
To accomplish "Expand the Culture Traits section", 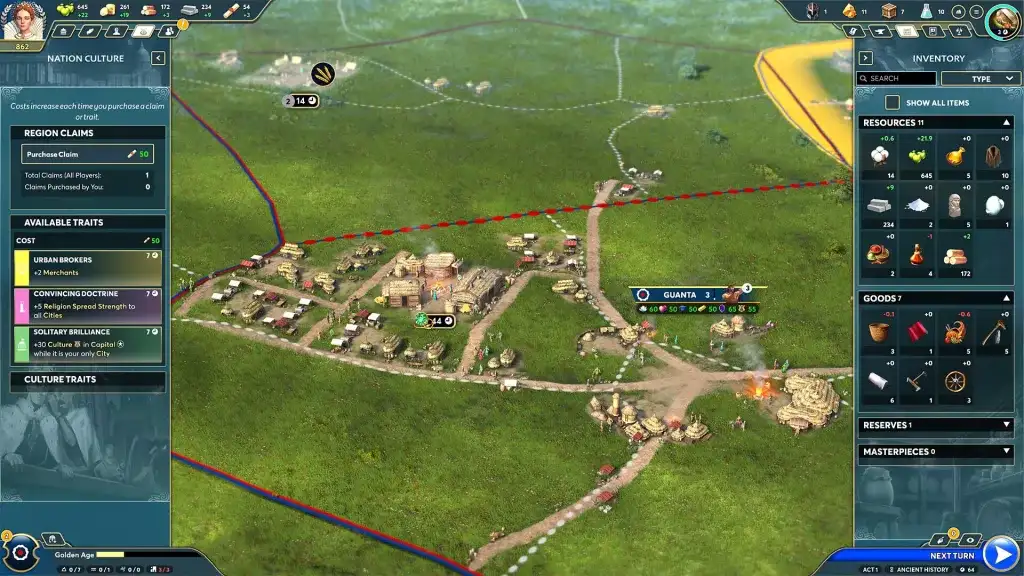I will (x=87, y=380).
